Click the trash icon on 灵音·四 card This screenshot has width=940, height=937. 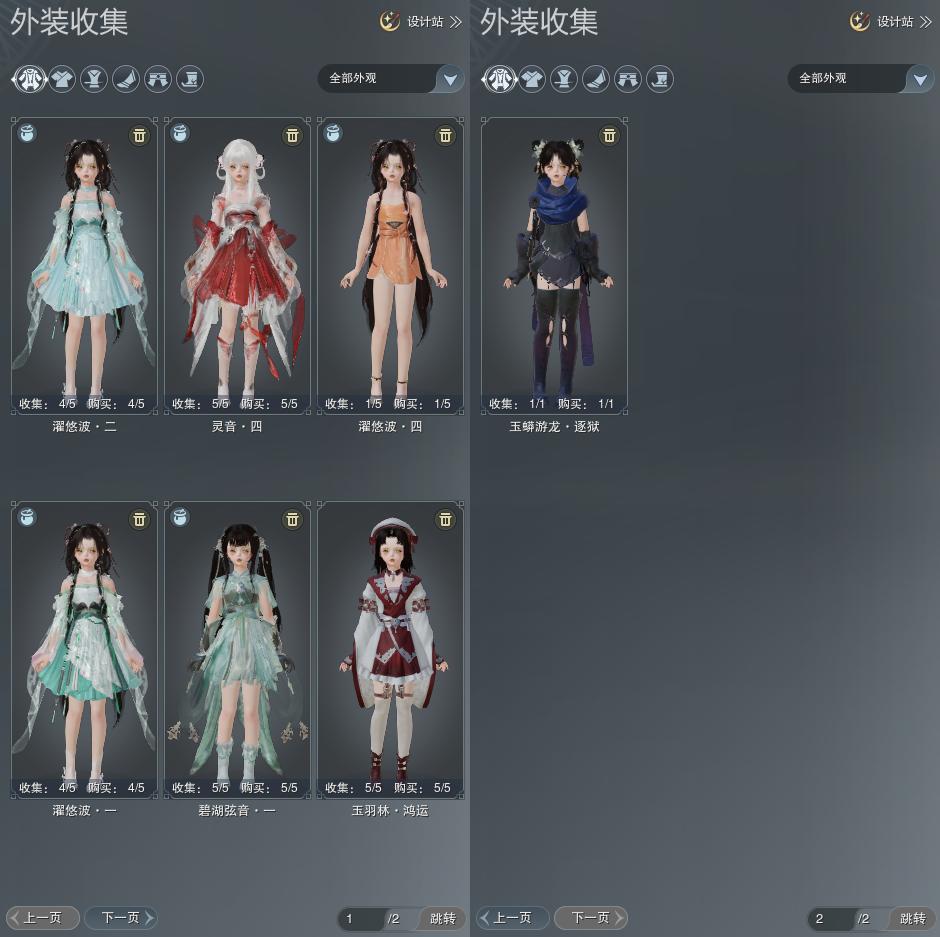(292, 135)
